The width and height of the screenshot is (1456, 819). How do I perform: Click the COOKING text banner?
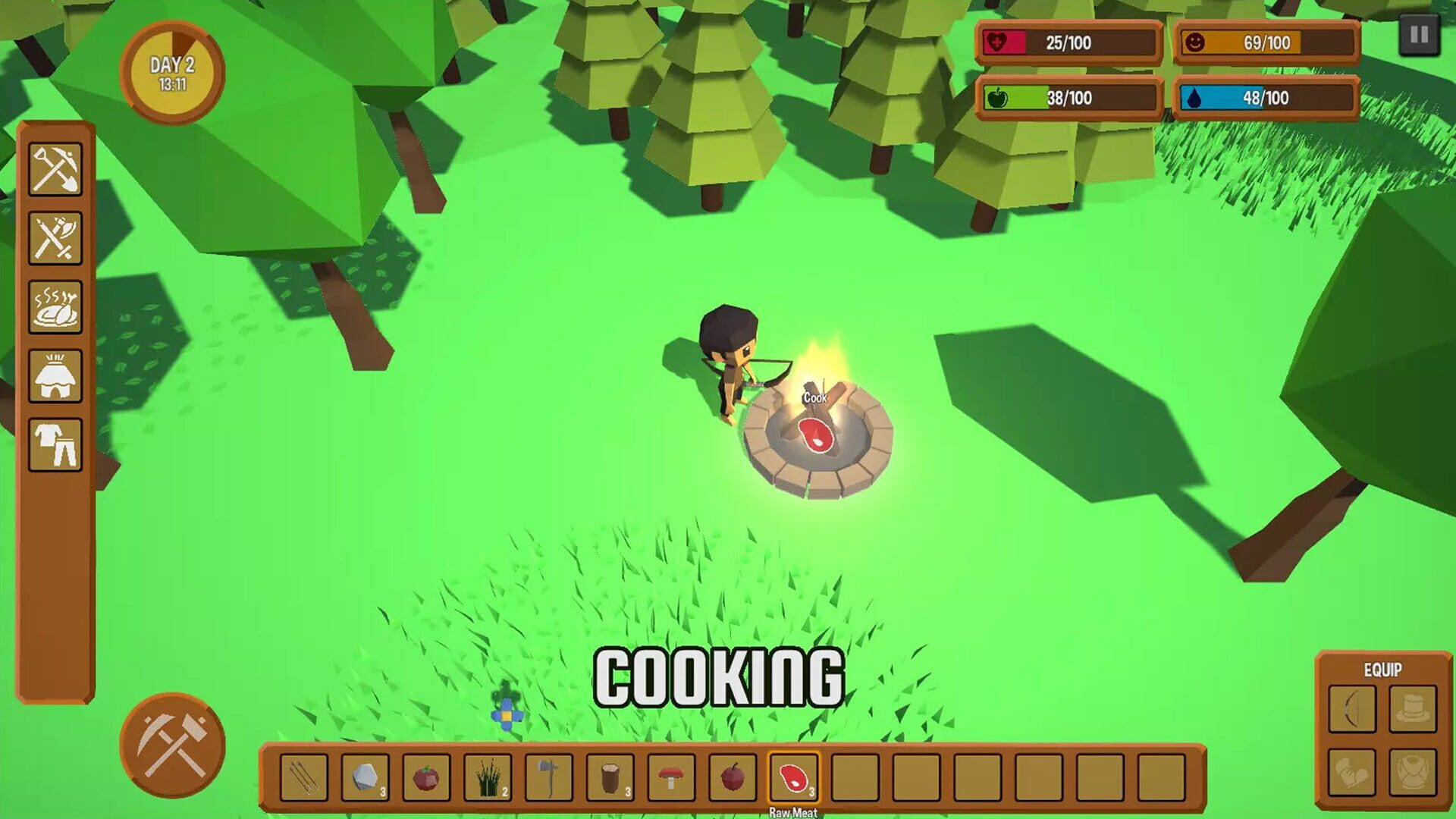(719, 675)
